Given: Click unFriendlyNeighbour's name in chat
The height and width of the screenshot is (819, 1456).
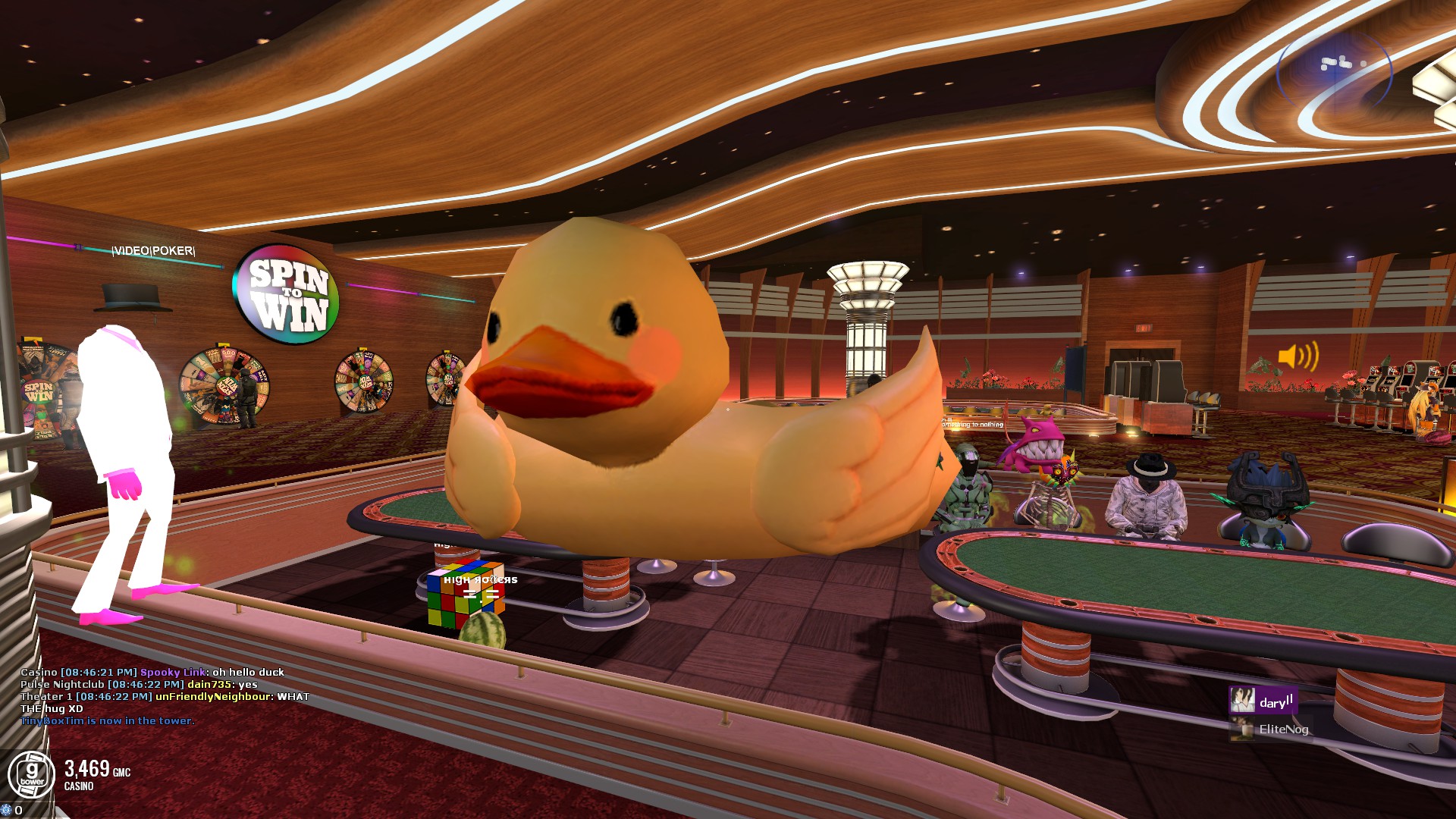Looking at the screenshot, I should coord(213,697).
